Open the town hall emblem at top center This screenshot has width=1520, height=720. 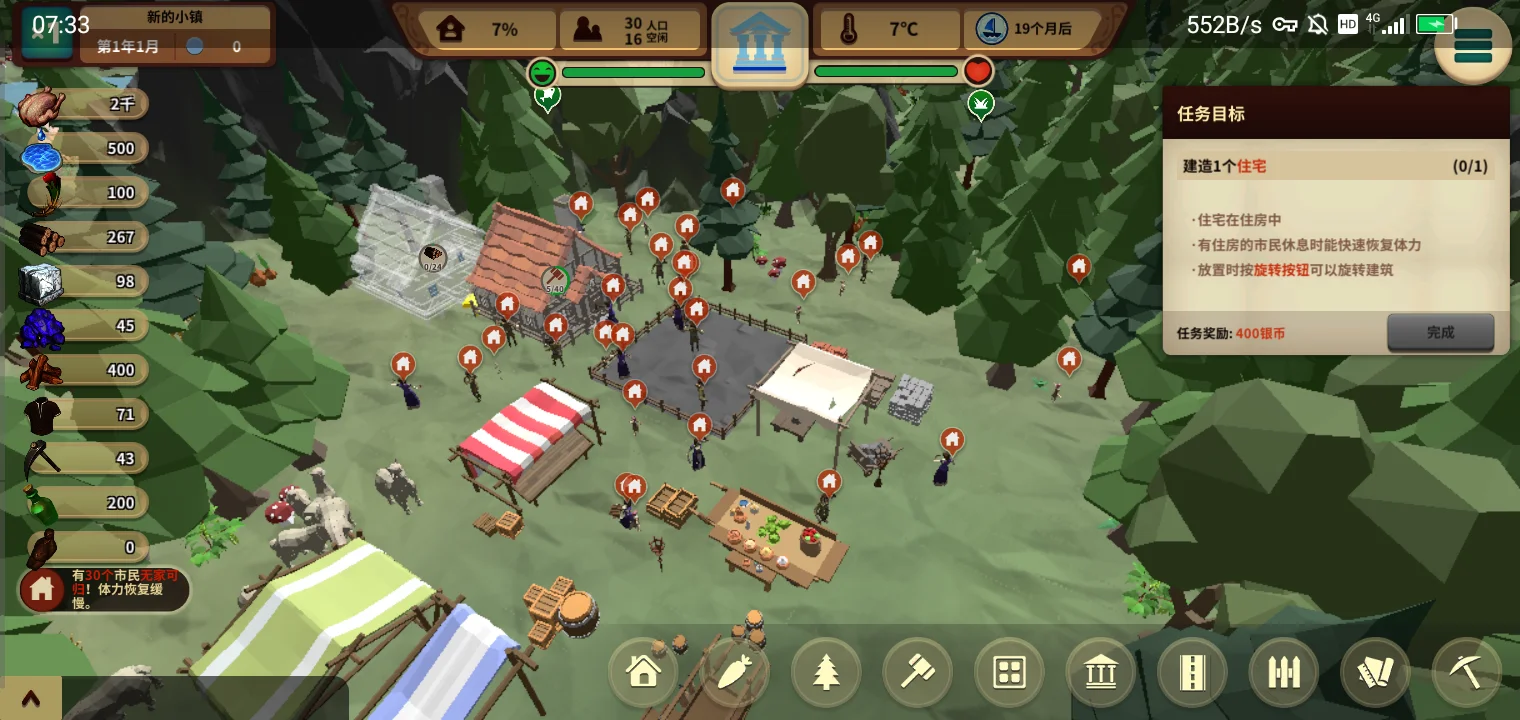point(759,44)
